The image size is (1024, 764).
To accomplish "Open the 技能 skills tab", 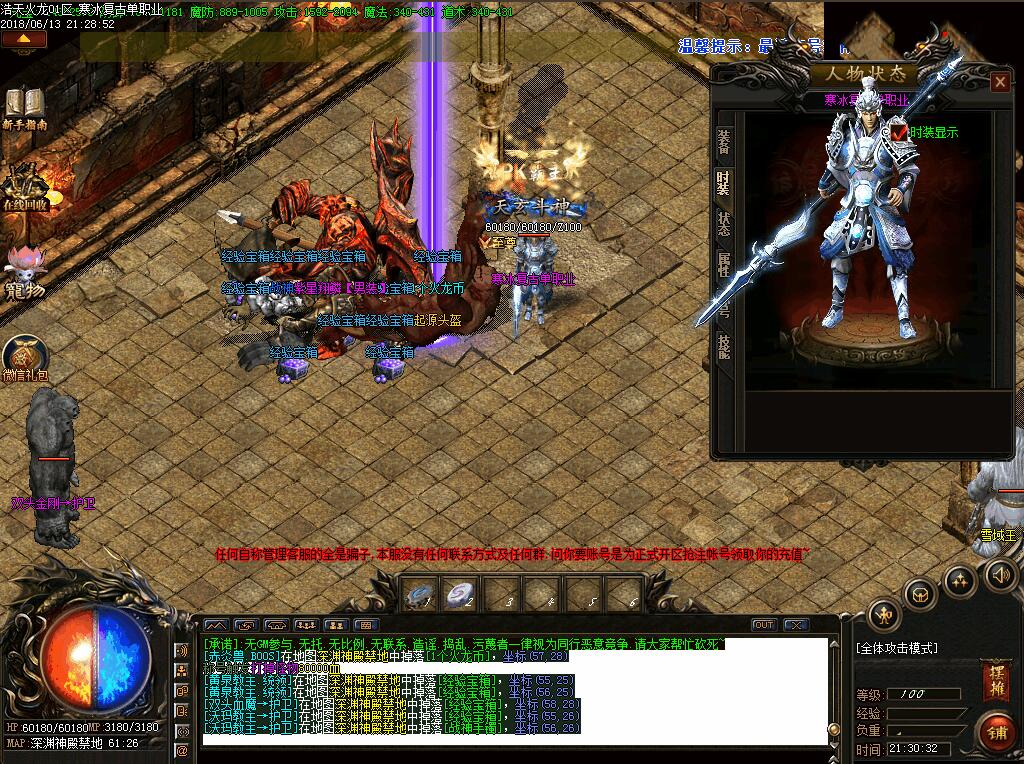I will tap(723, 344).
